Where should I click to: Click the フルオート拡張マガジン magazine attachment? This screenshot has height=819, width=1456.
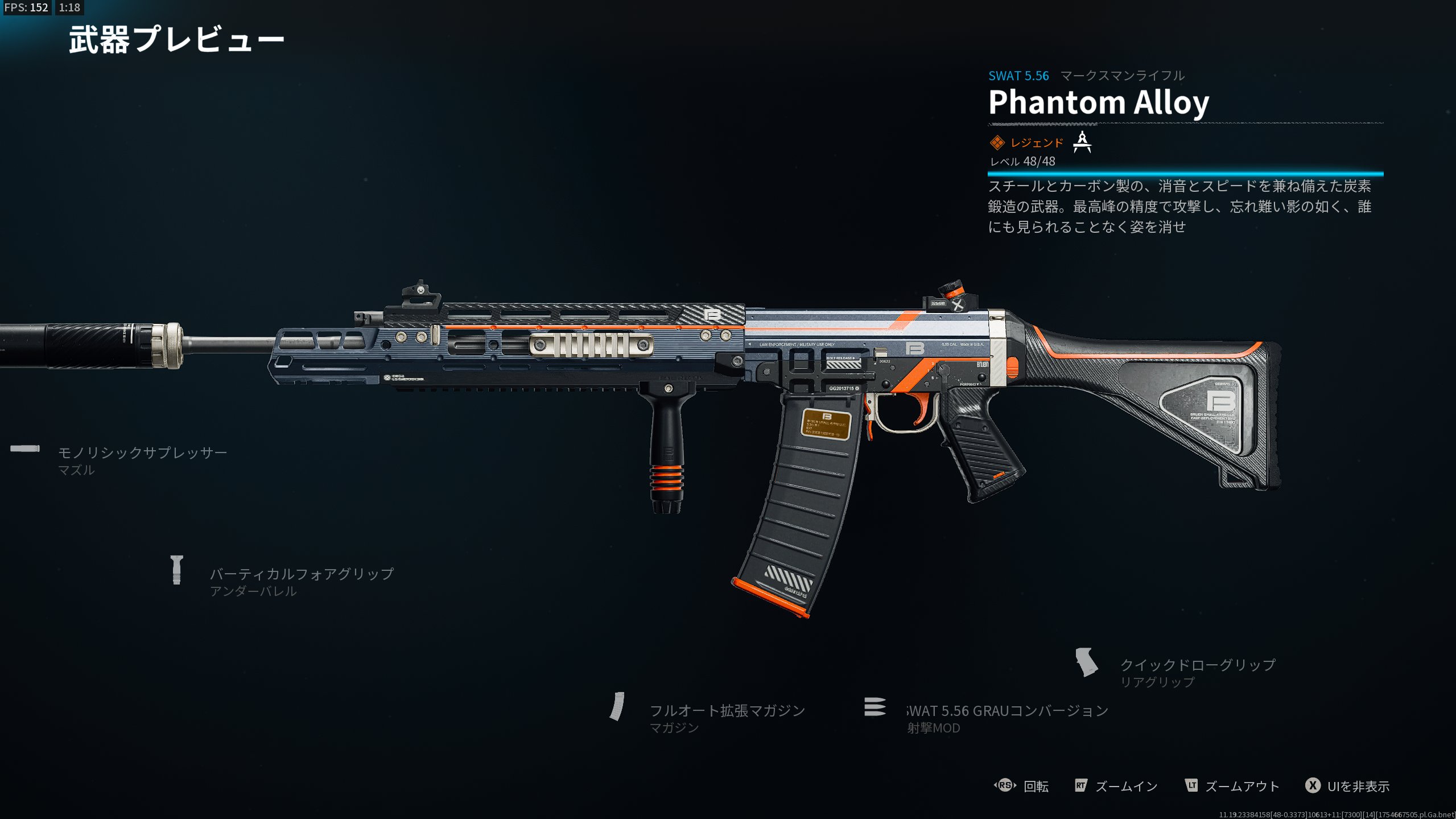tap(727, 711)
